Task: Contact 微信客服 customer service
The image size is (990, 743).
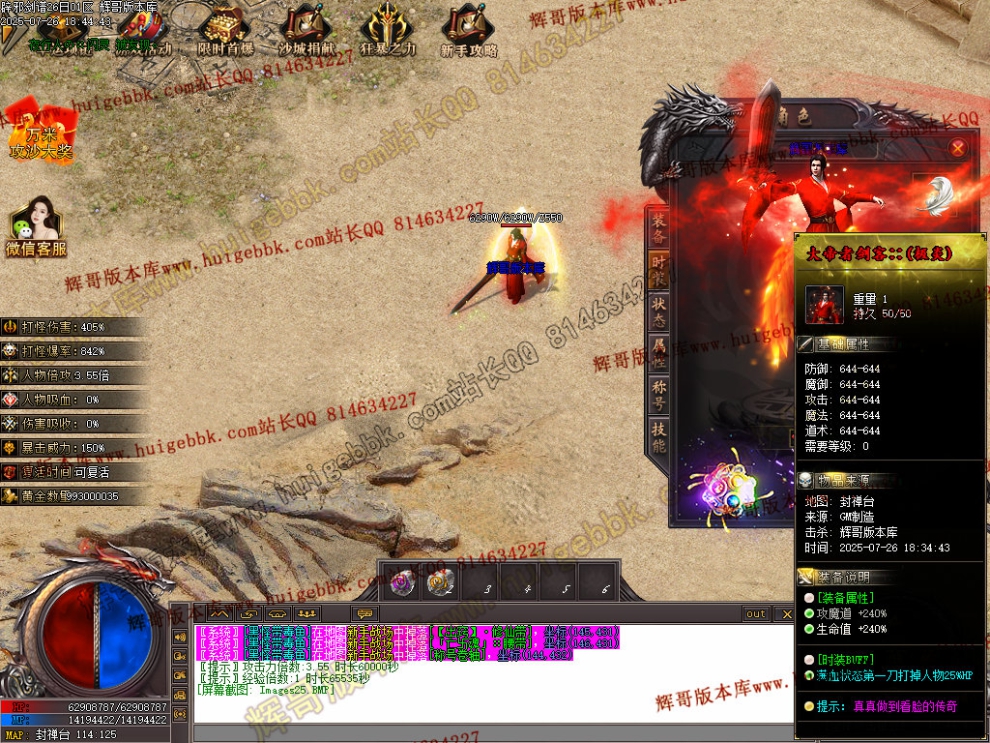Action: click(x=37, y=228)
